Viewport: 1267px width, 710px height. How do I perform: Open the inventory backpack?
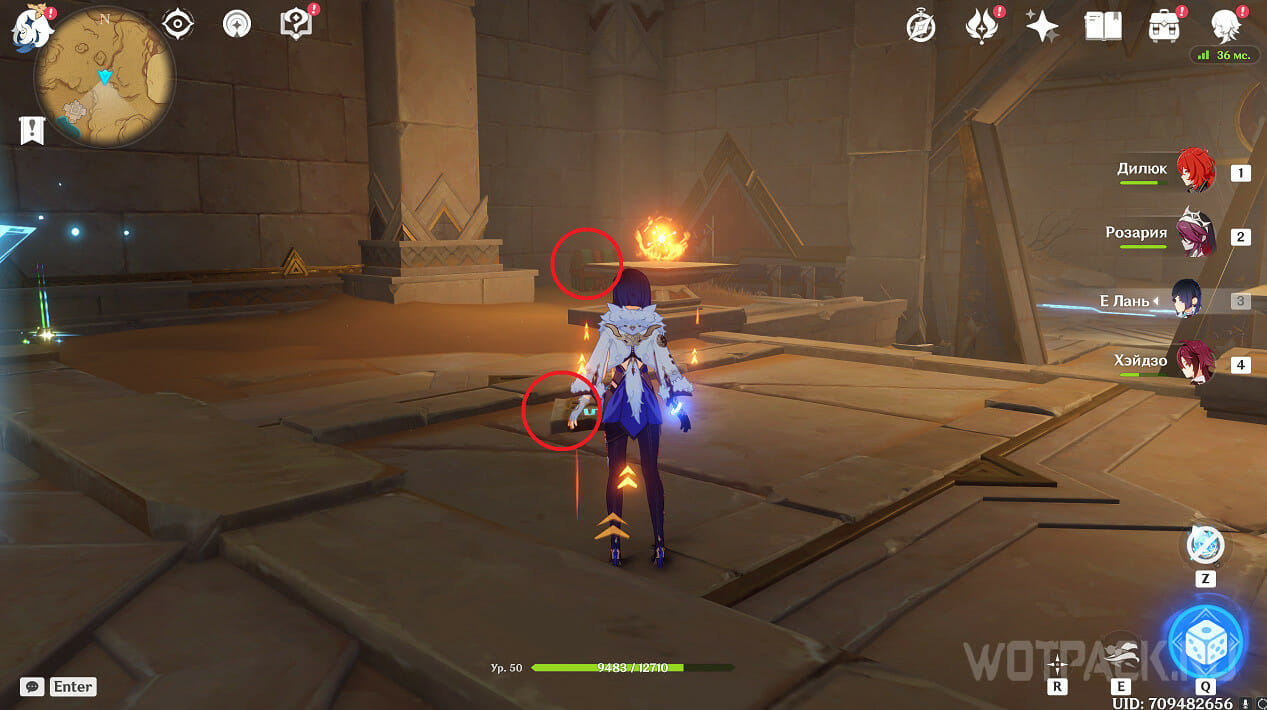coord(1163,26)
